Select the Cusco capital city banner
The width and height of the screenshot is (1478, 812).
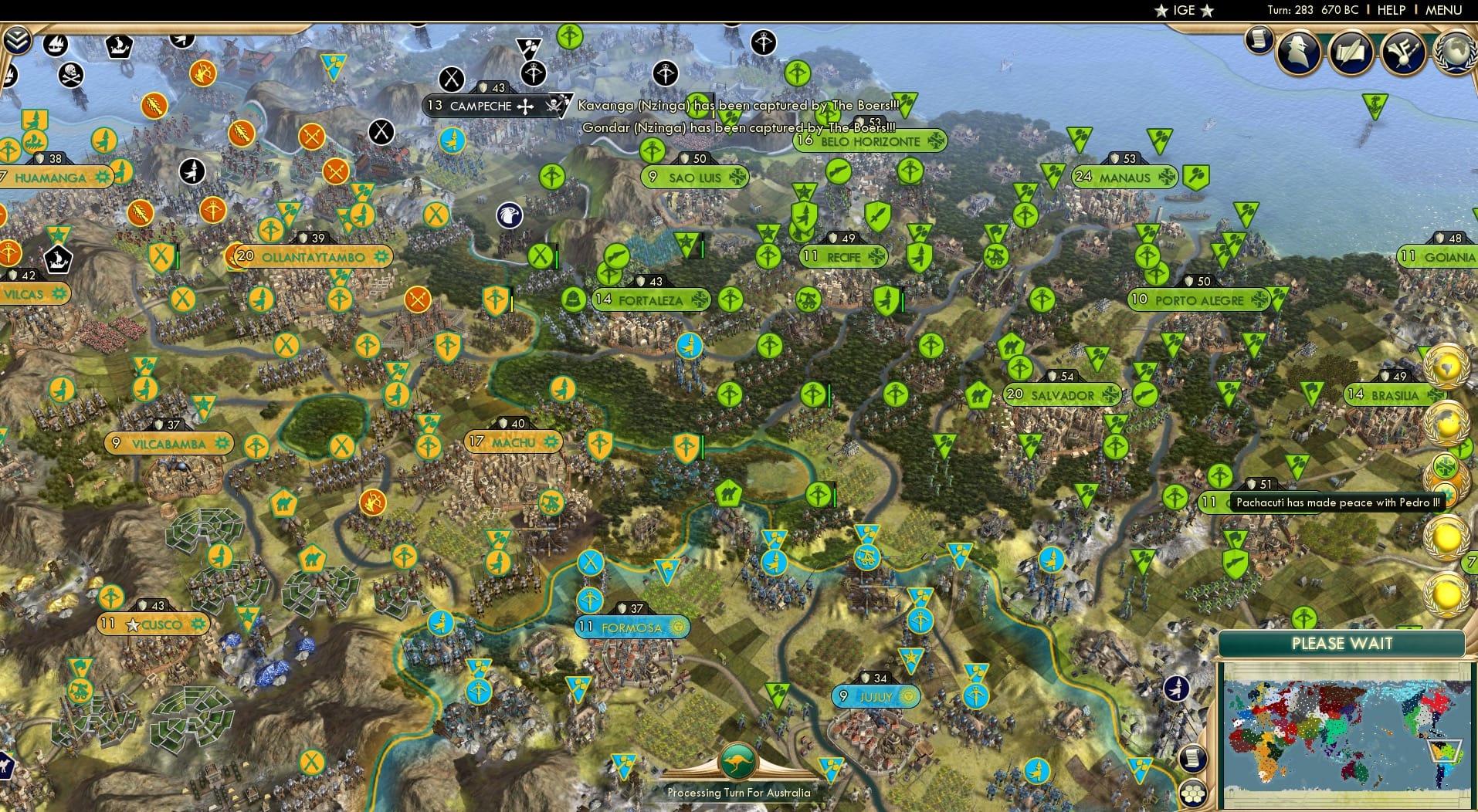pos(152,622)
